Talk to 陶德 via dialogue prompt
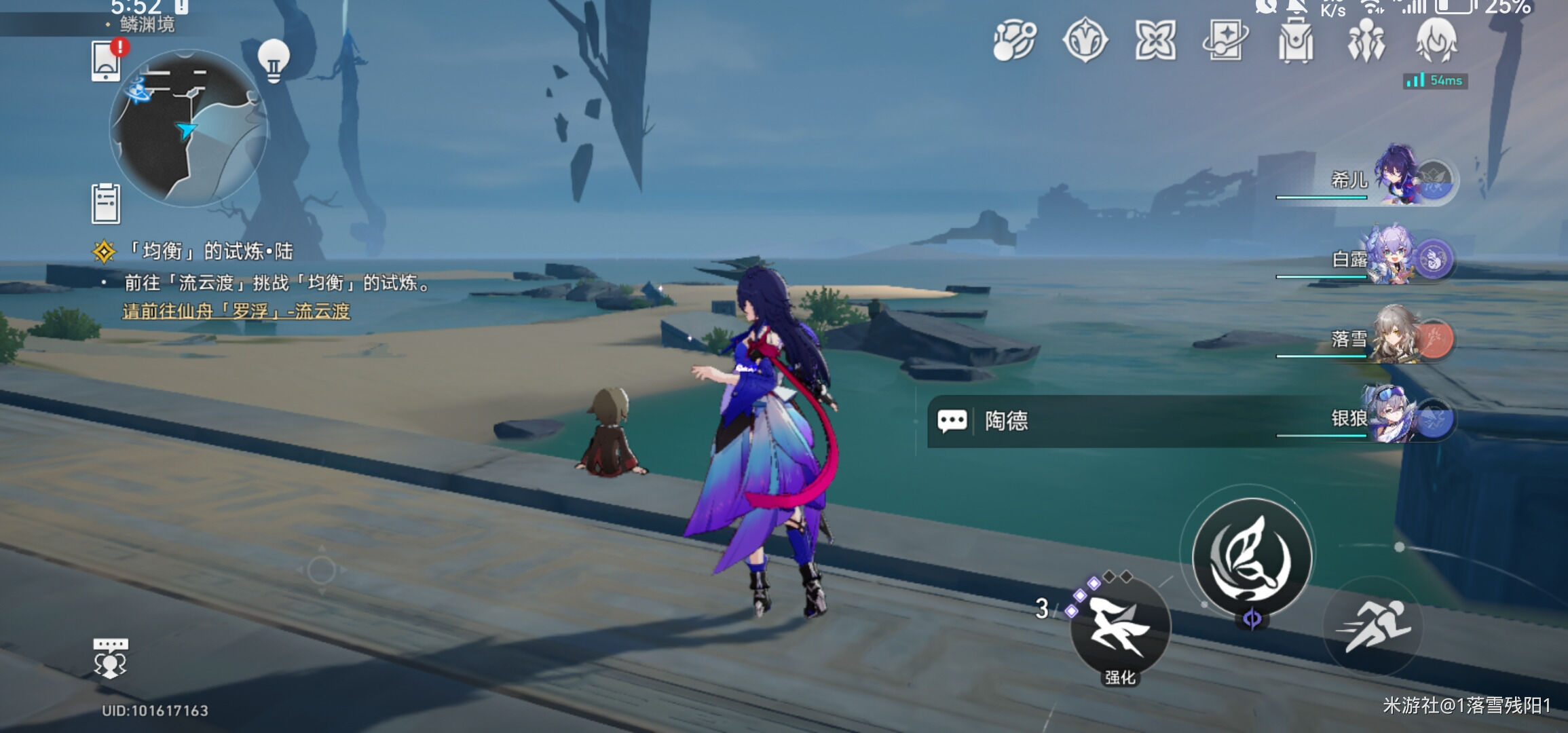 tap(1006, 421)
